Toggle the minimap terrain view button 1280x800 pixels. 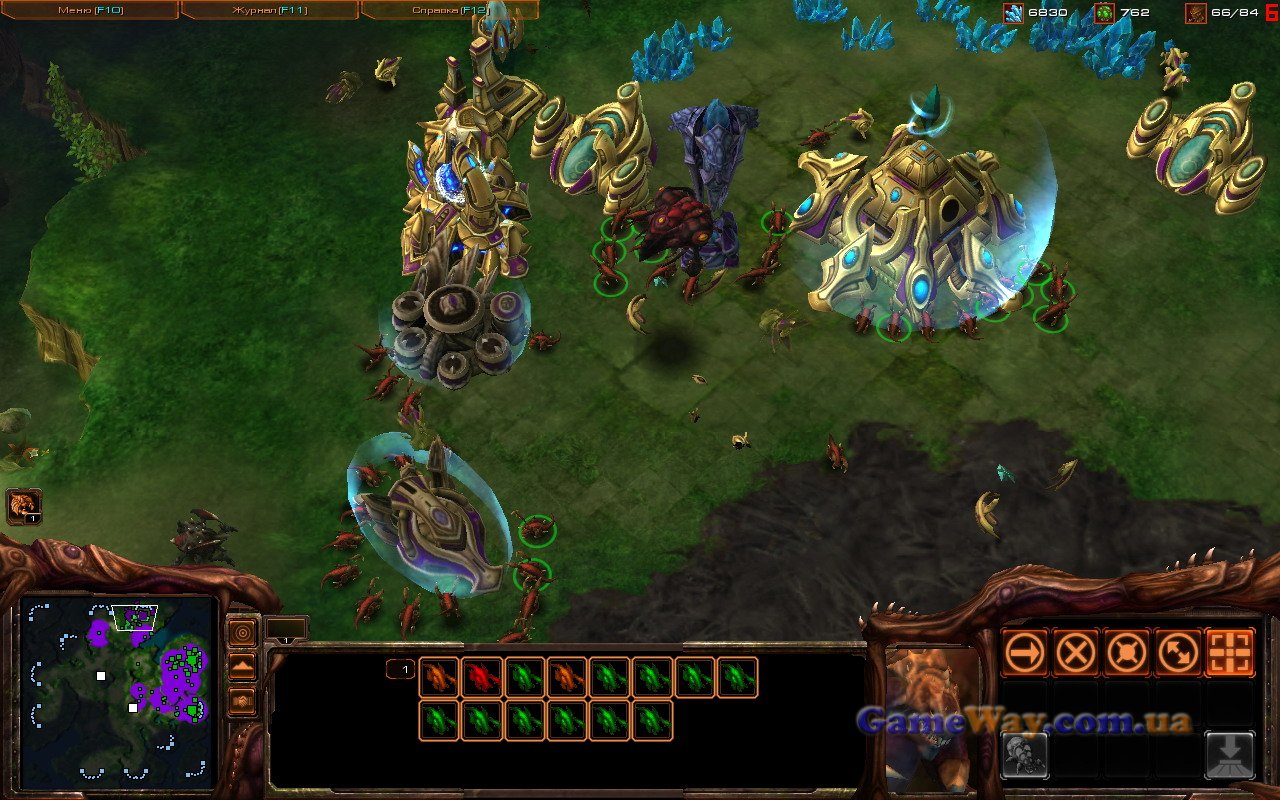(242, 667)
